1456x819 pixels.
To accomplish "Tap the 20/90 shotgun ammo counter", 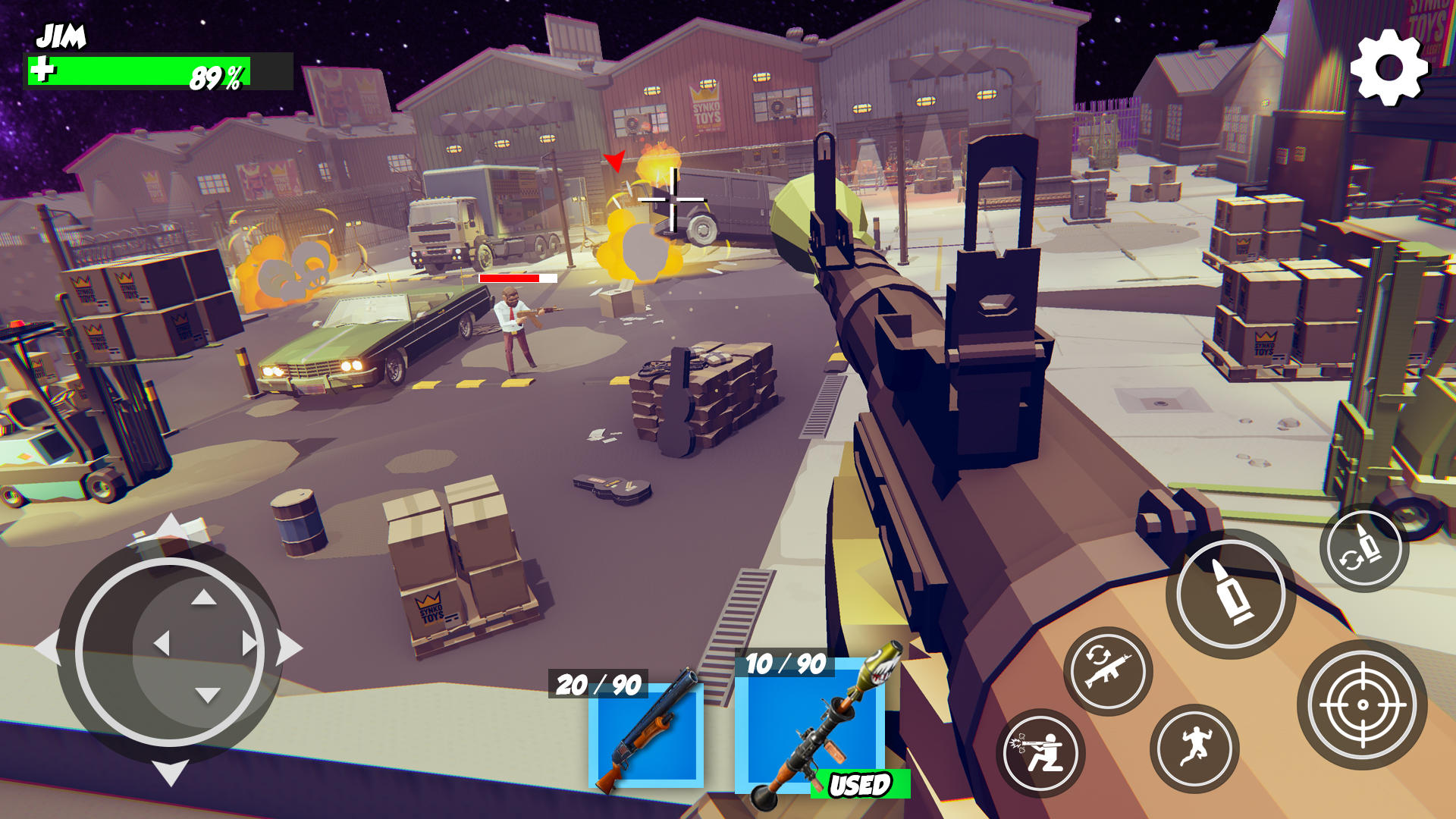I will 600,684.
